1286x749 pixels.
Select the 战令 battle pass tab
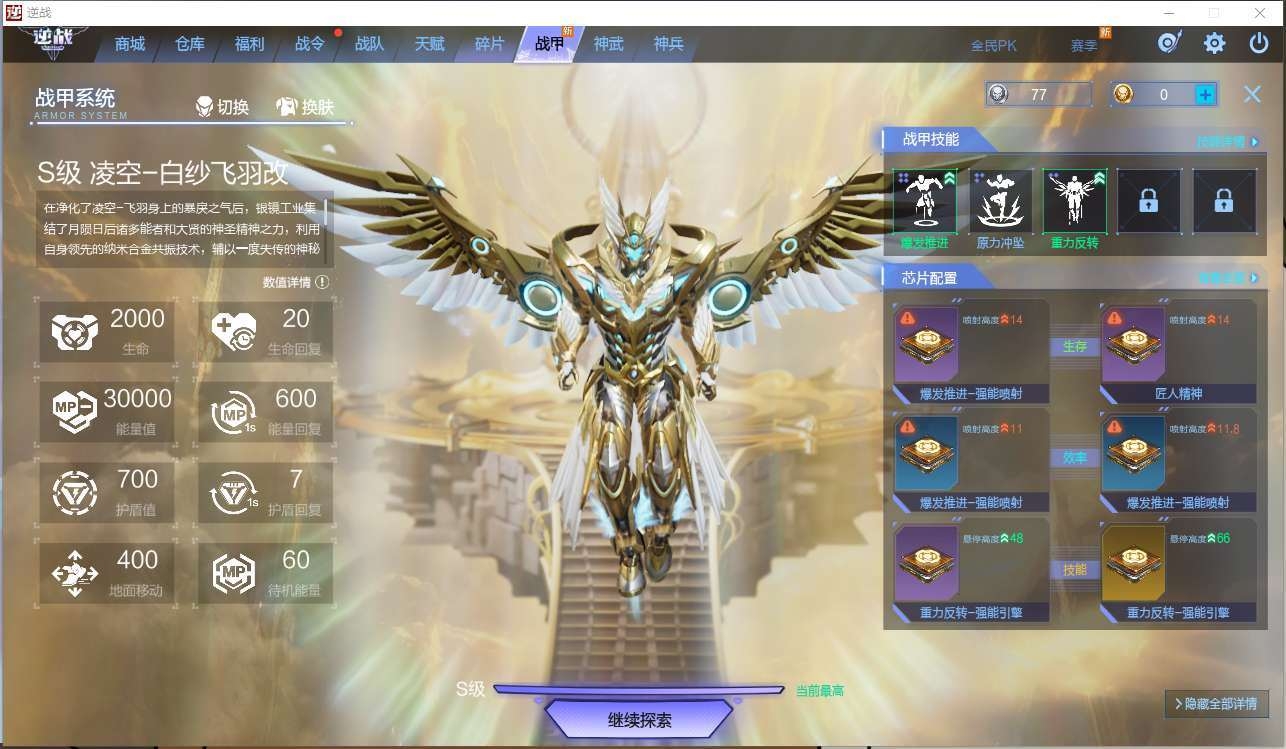pos(309,44)
